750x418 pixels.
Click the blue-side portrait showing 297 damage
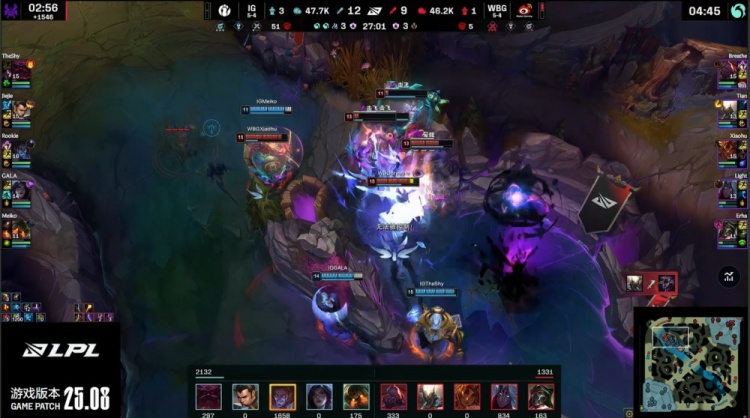(208, 396)
